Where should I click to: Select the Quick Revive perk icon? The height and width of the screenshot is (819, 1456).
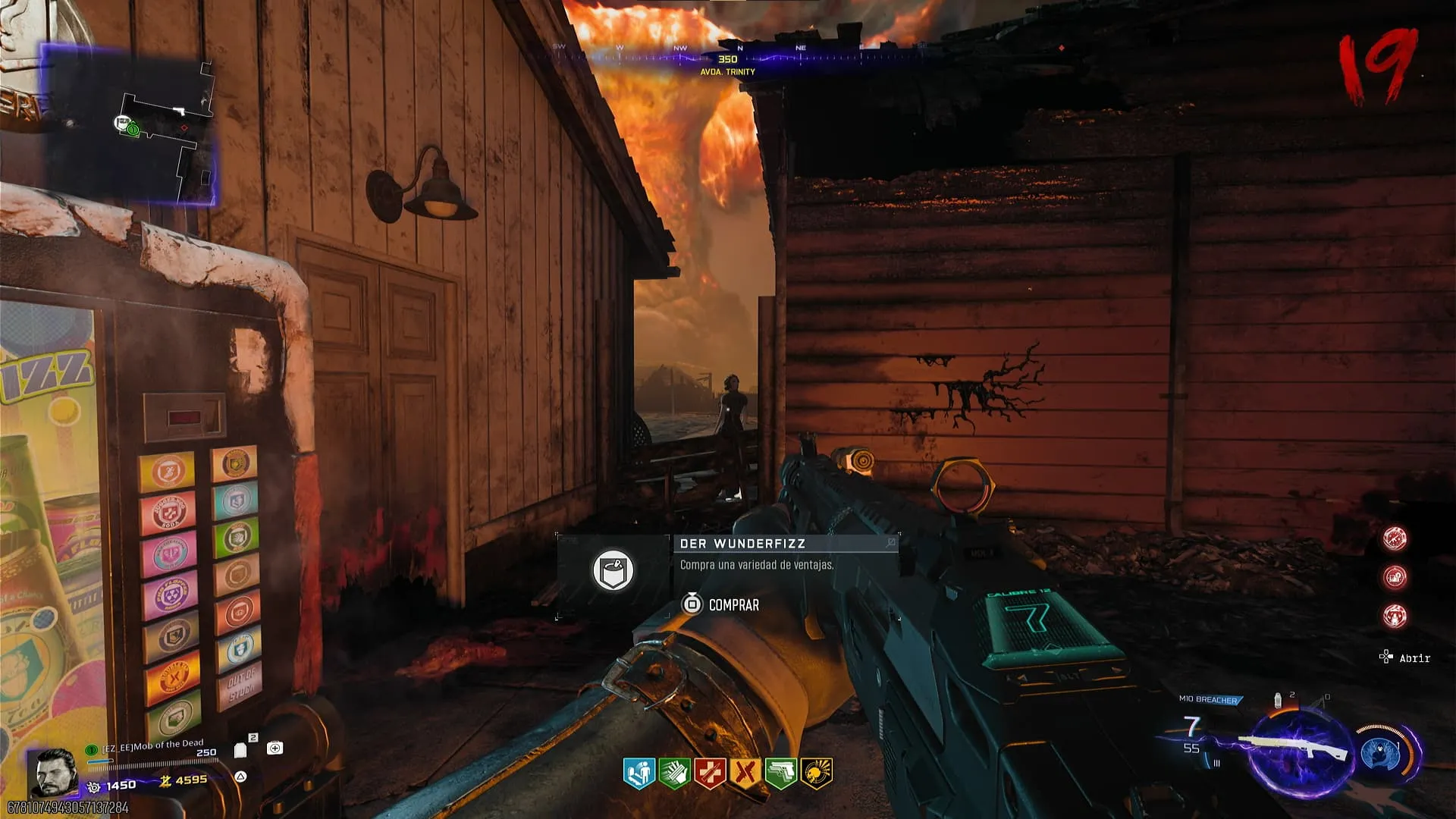click(639, 773)
